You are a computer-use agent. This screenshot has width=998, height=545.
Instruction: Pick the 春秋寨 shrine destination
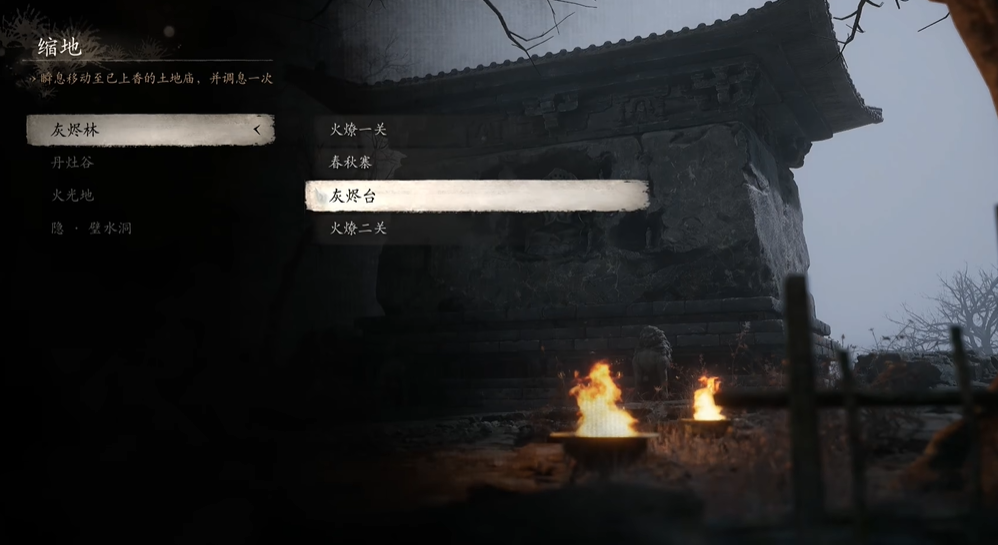(x=351, y=162)
